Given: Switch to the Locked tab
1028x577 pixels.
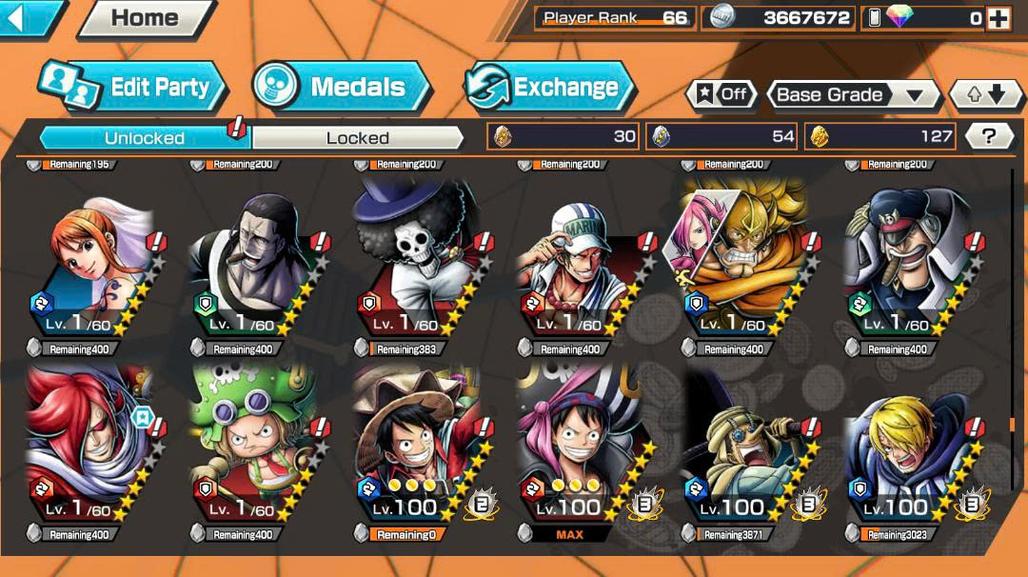Looking at the screenshot, I should click(357, 137).
